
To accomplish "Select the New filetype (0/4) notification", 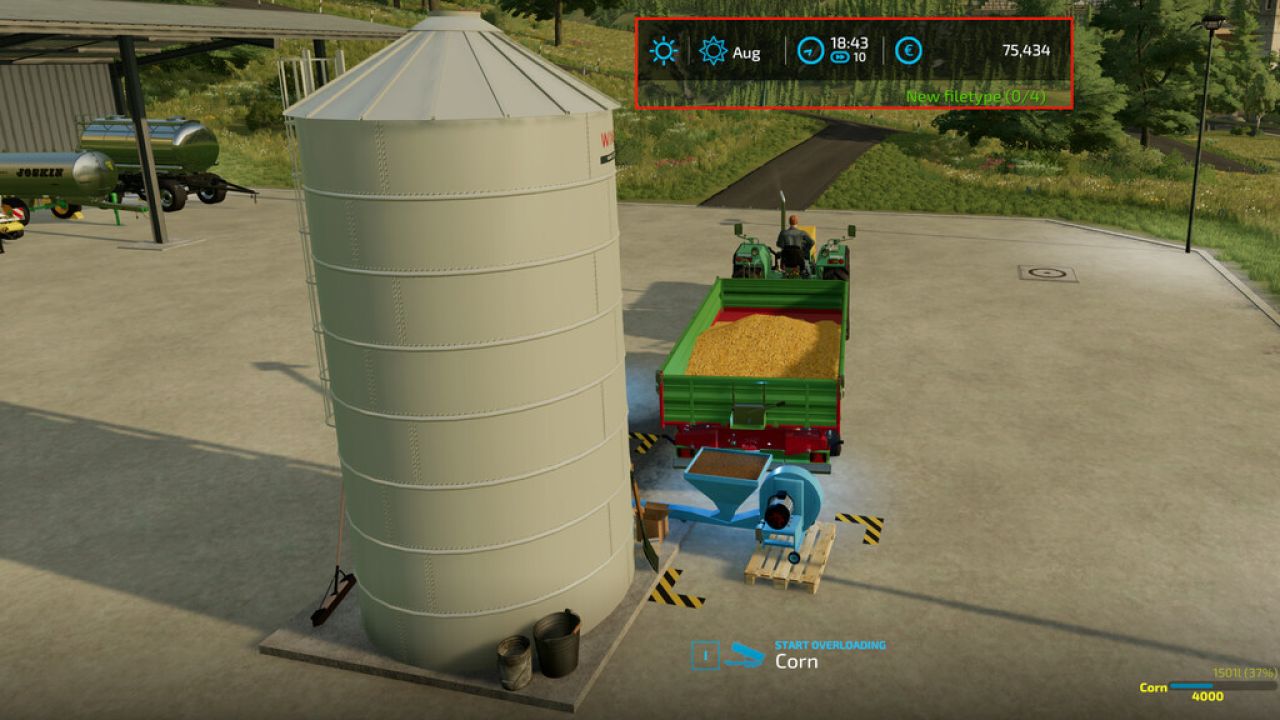I will coord(975,97).
